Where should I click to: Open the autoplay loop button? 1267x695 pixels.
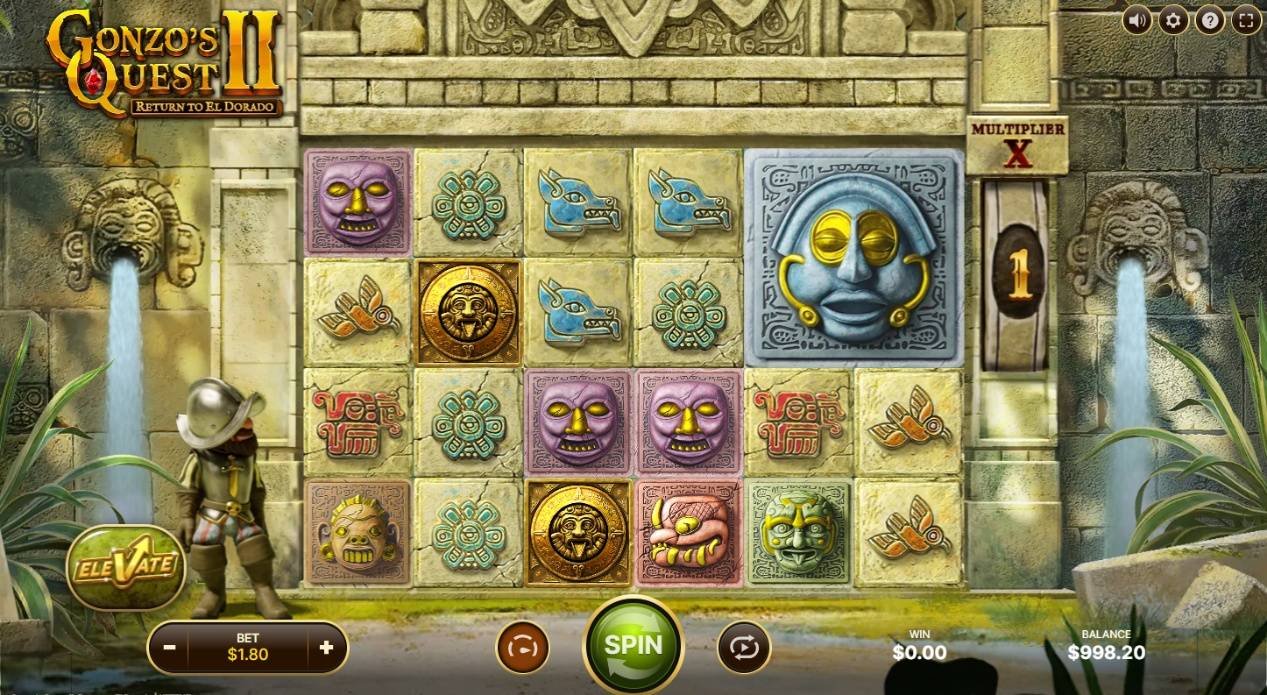[743, 647]
